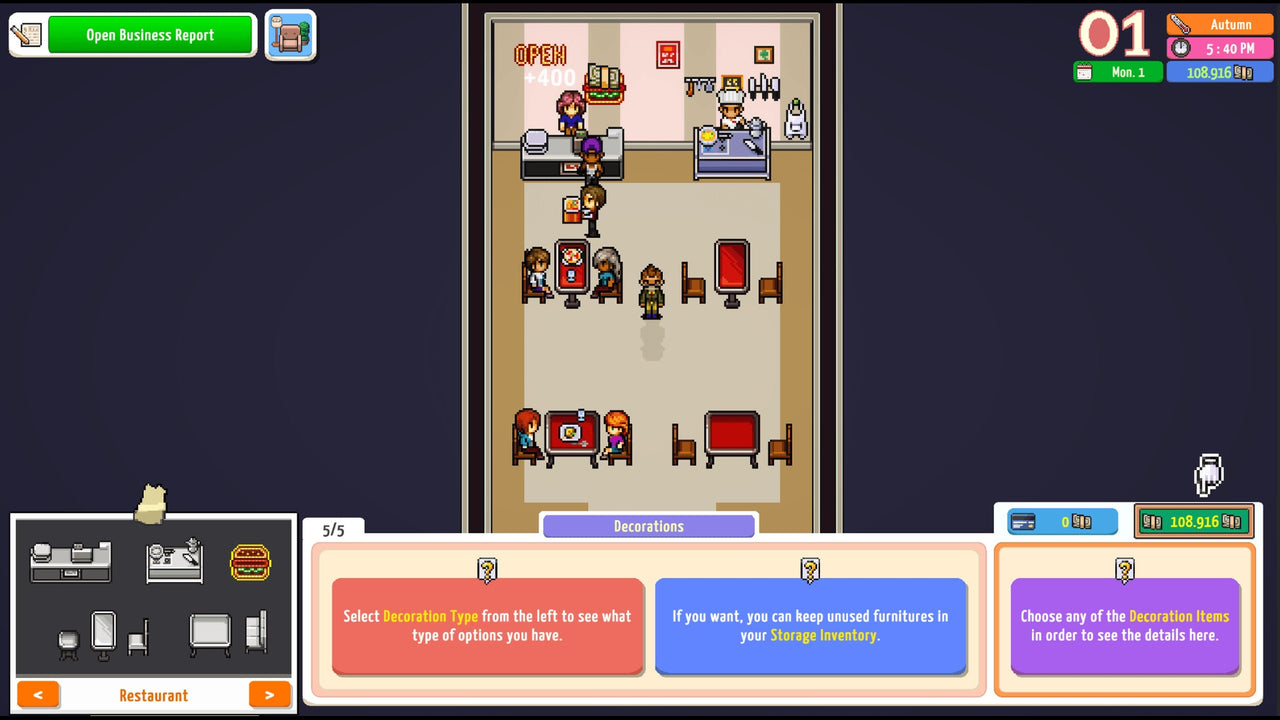
Task: Select the prep table decoration icon
Action: click(x=174, y=561)
